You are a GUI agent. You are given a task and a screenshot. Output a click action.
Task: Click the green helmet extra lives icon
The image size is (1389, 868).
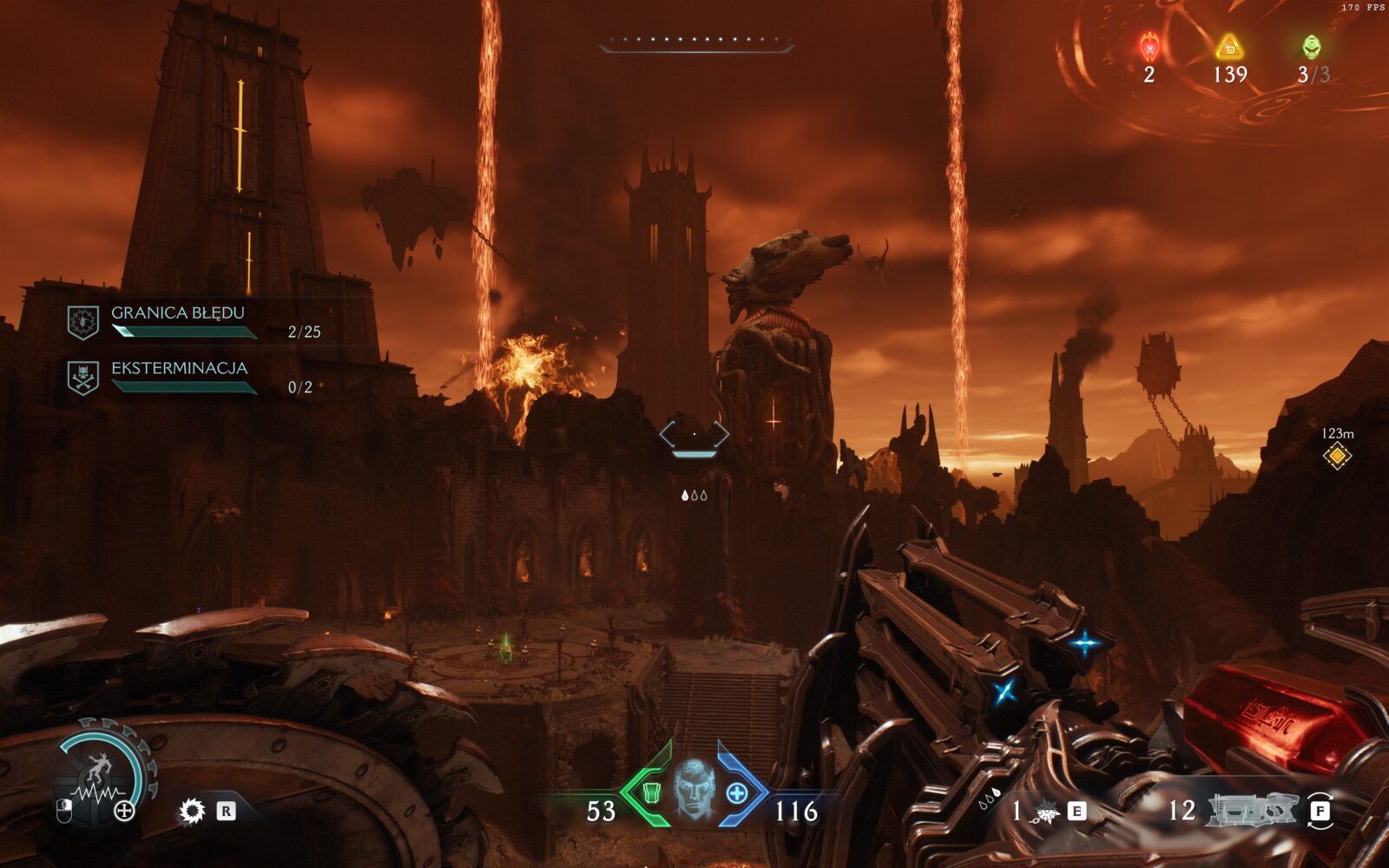click(x=1312, y=46)
